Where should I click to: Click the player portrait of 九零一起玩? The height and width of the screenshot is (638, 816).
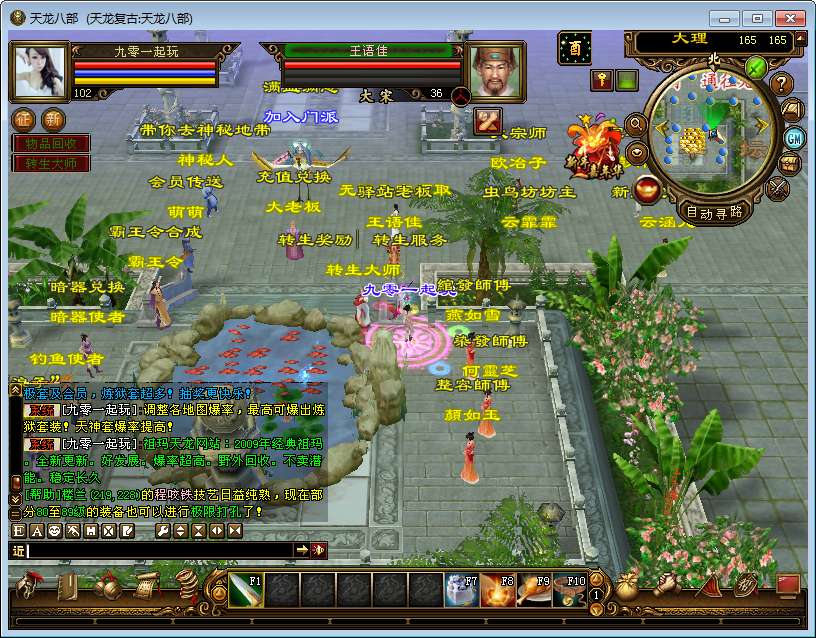[x=40, y=70]
